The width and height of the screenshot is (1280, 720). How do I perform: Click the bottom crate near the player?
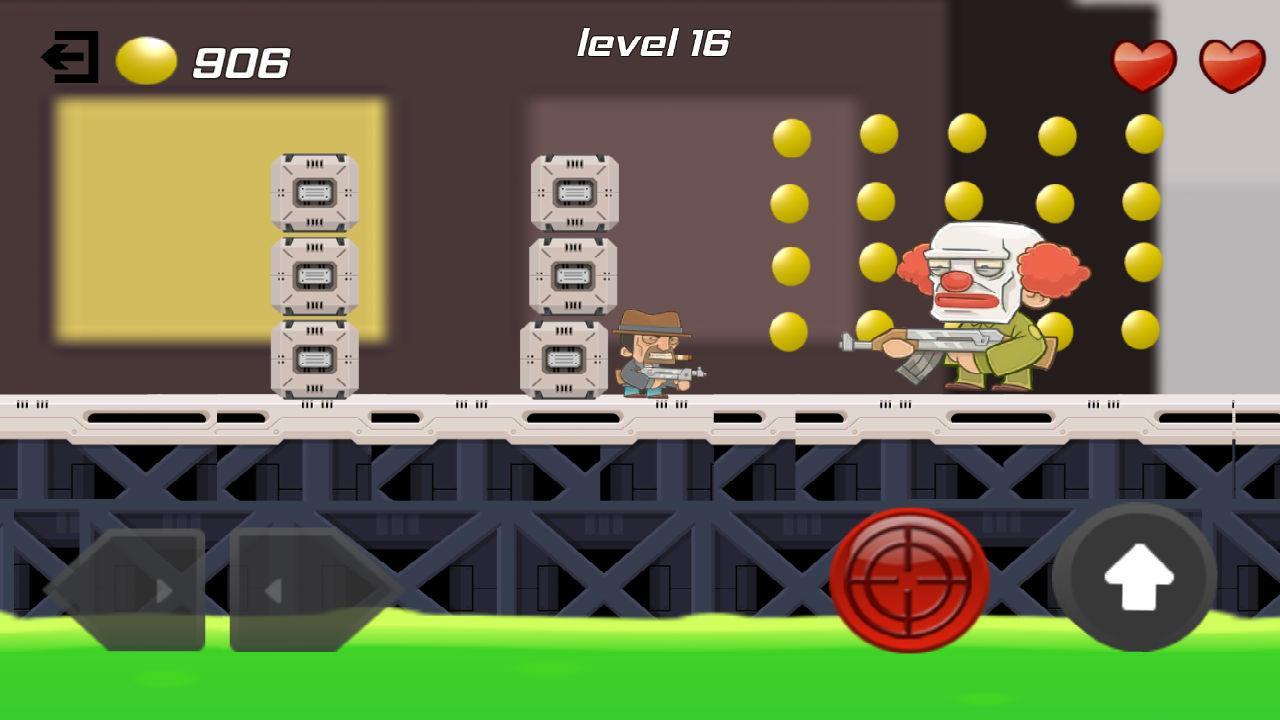click(x=565, y=358)
